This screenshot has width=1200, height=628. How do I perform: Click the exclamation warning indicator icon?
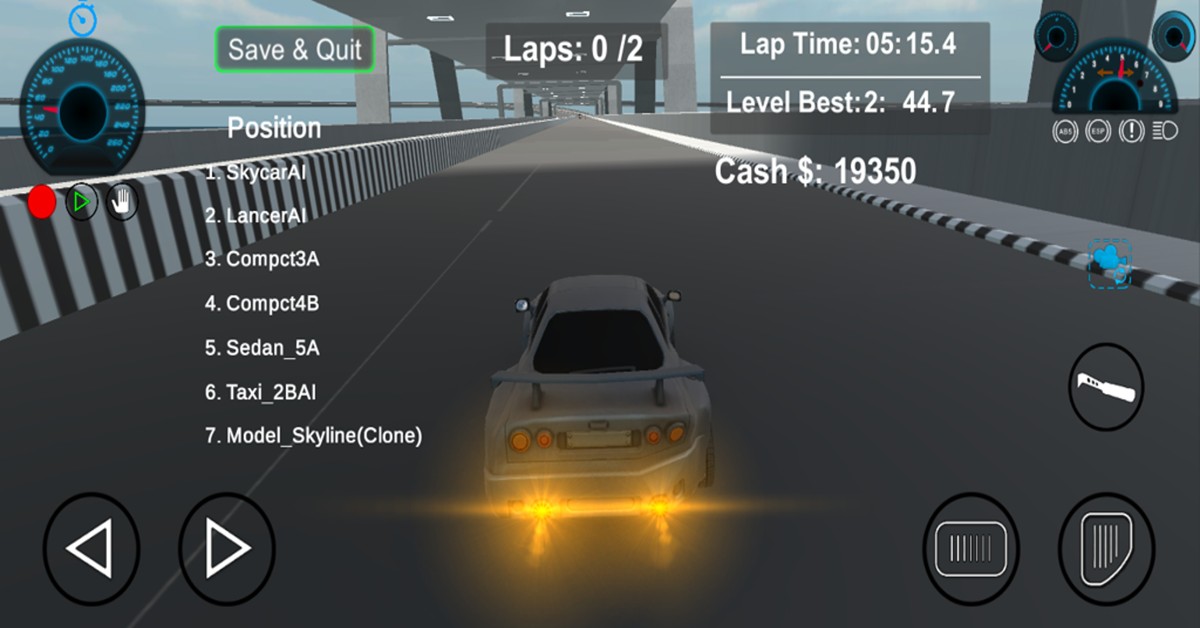(1132, 130)
